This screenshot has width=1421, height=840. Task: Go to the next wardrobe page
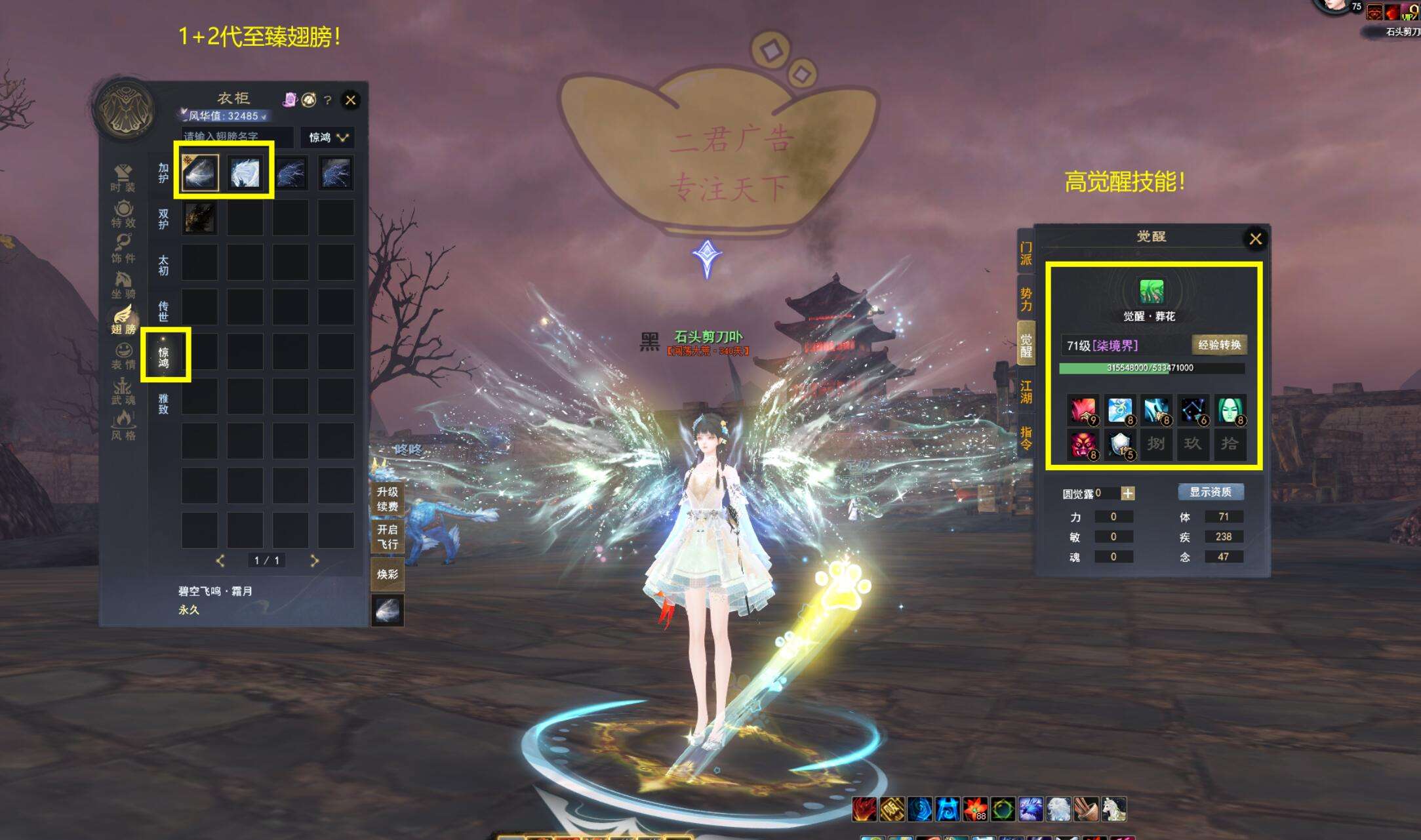pos(314,561)
